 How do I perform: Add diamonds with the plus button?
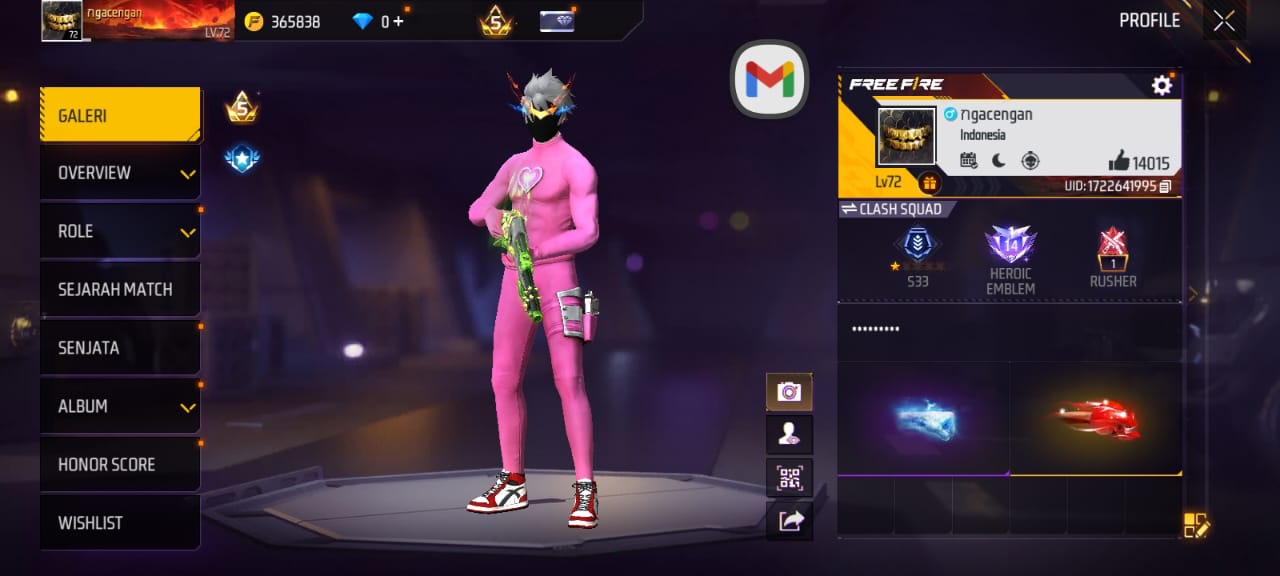point(399,21)
